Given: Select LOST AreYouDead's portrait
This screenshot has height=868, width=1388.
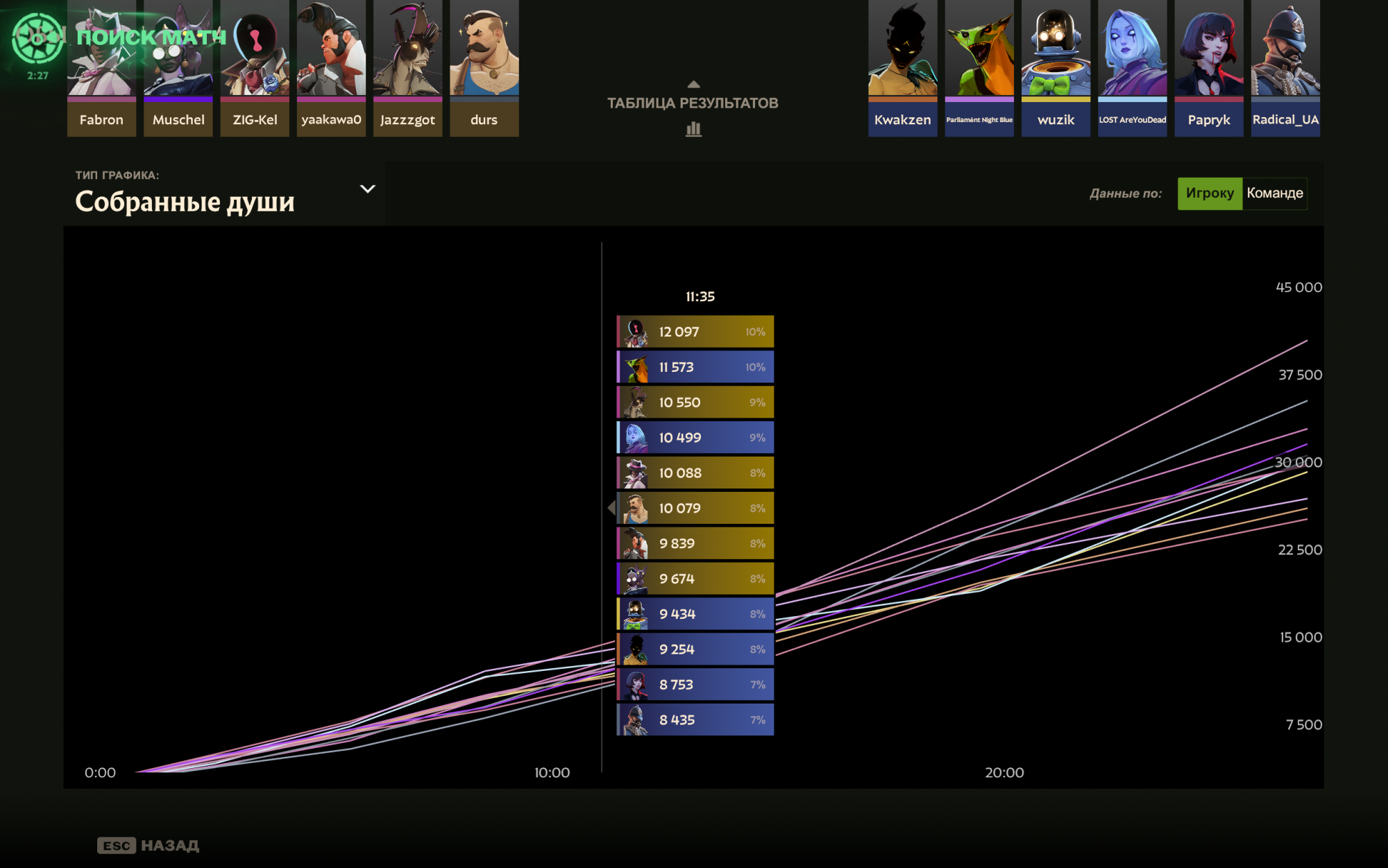Looking at the screenshot, I should (x=1132, y=68).
